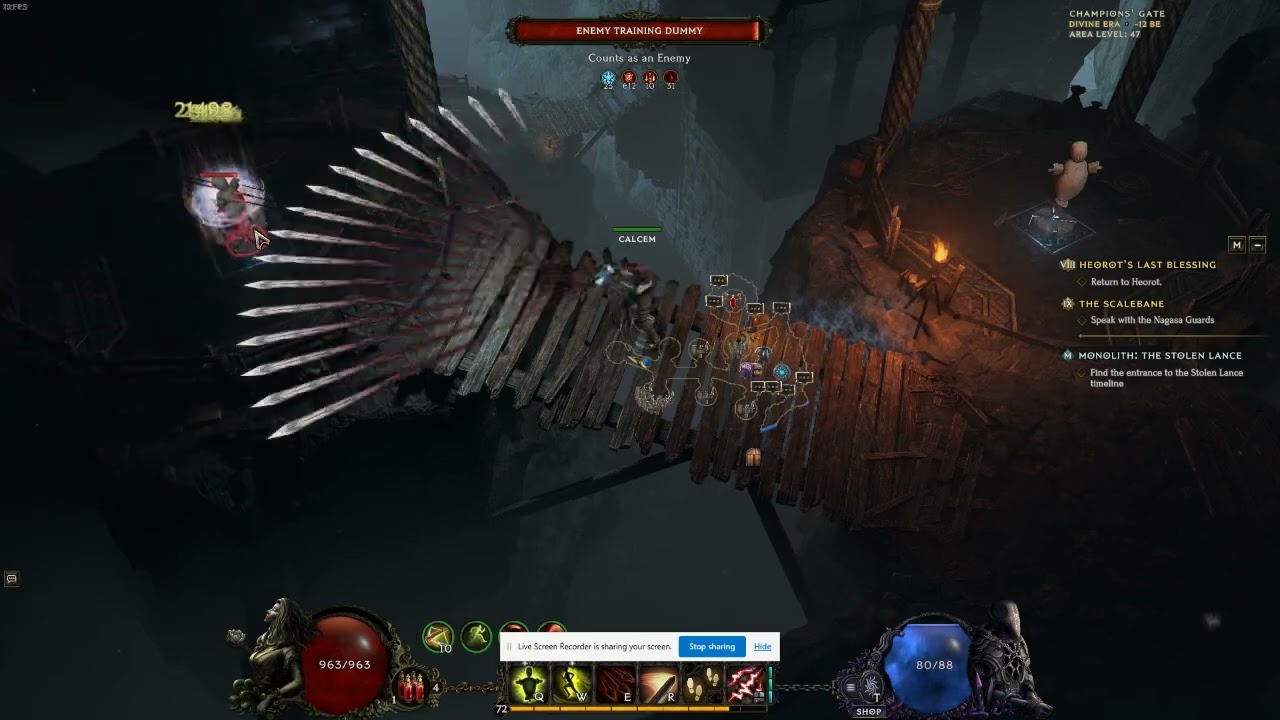Stop sharing the screen recording
Image resolution: width=1280 pixels, height=720 pixels.
[712, 647]
